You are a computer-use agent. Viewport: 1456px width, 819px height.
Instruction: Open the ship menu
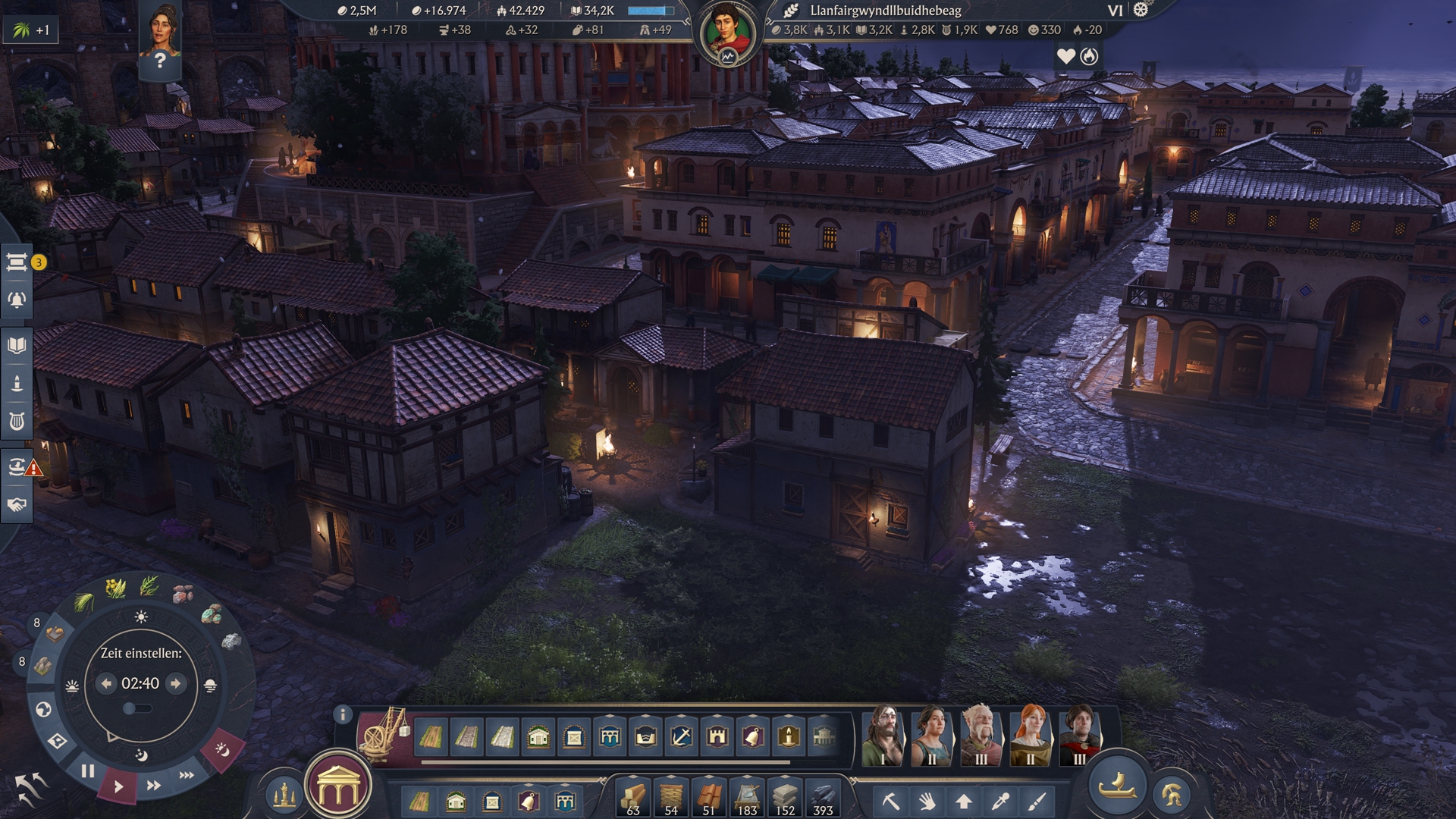pyautogui.click(x=1117, y=787)
